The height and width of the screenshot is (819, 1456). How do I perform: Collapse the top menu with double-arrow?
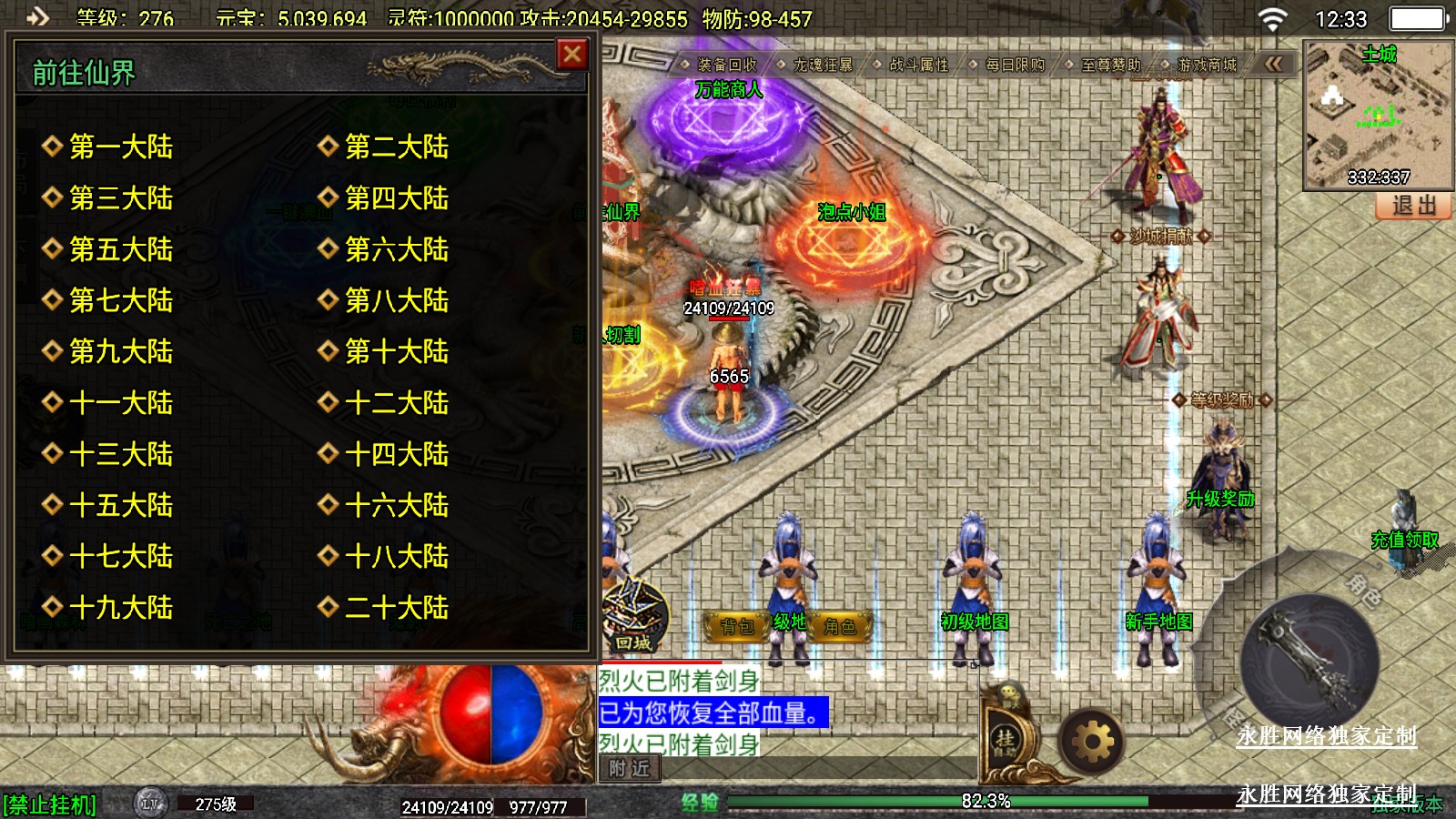tap(1273, 64)
